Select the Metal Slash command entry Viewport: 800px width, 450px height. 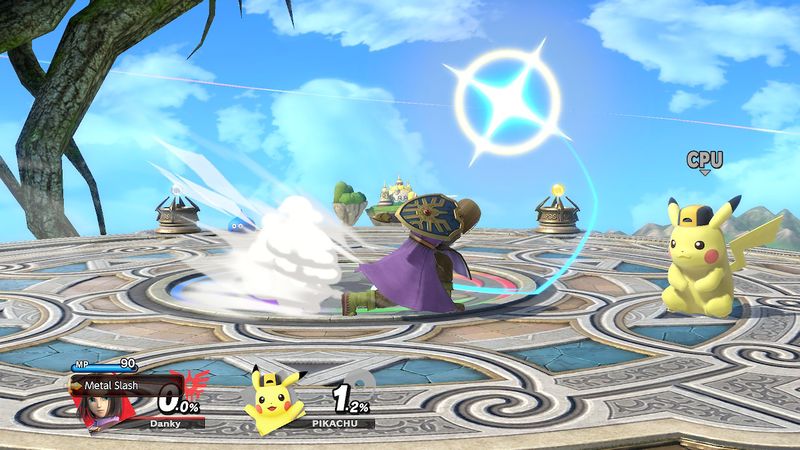(x=110, y=382)
